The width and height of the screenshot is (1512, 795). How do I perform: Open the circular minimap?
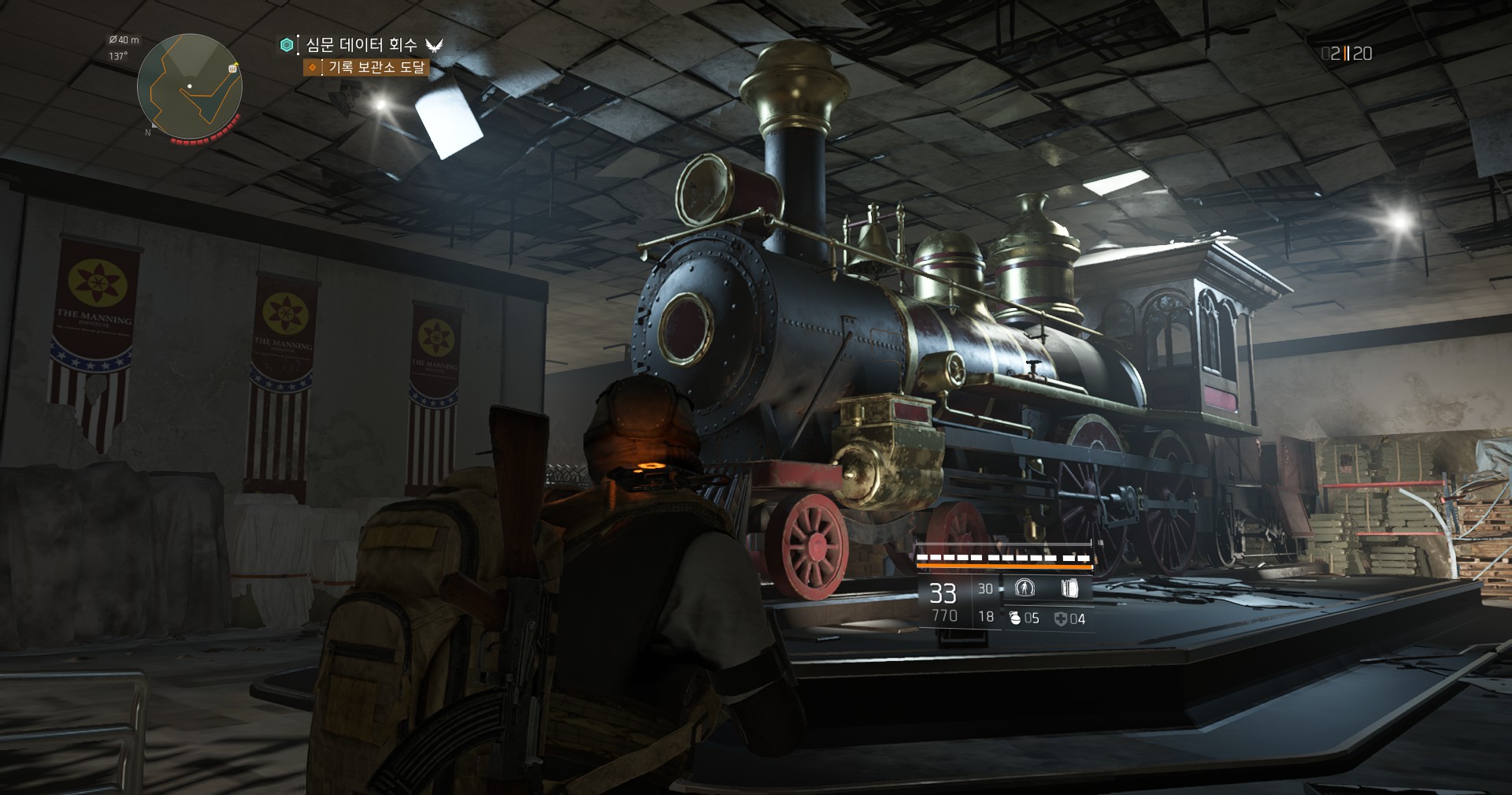[189, 86]
